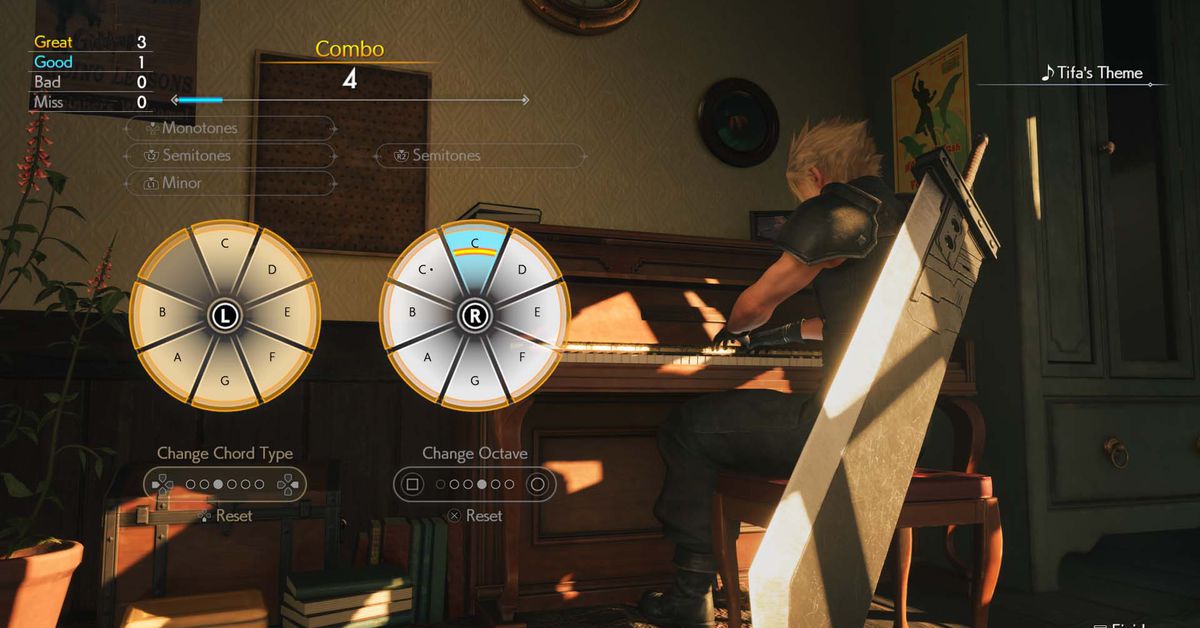Select B on the R wheel
This screenshot has width=1200, height=628.
411,312
